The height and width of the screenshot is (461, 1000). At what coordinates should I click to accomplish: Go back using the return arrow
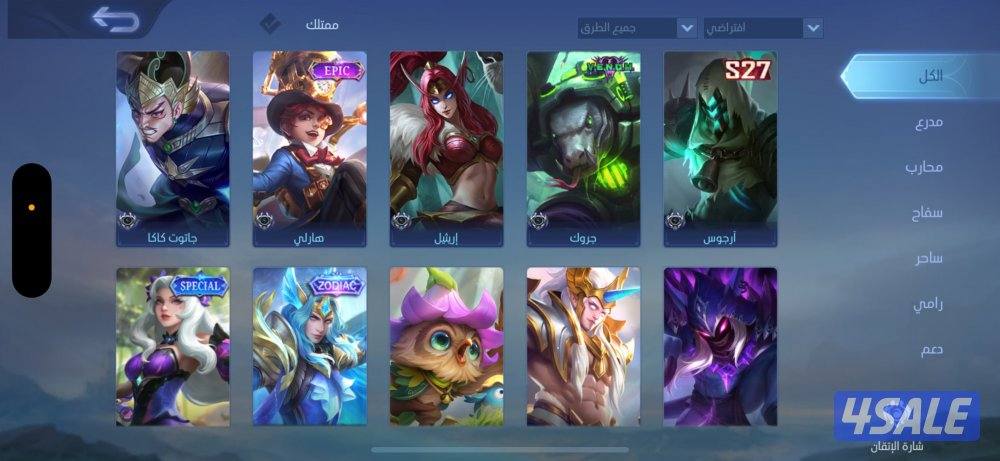pyautogui.click(x=115, y=19)
